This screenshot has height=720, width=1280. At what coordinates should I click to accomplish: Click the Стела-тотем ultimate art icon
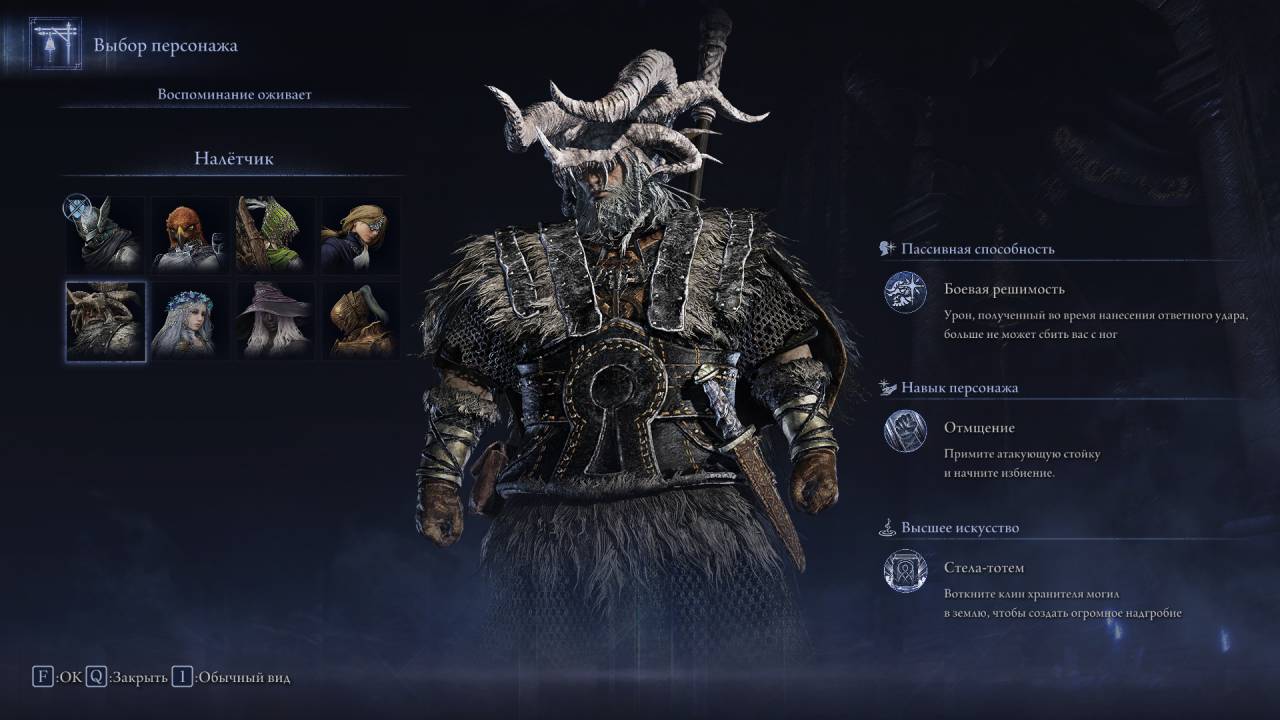pyautogui.click(x=905, y=571)
